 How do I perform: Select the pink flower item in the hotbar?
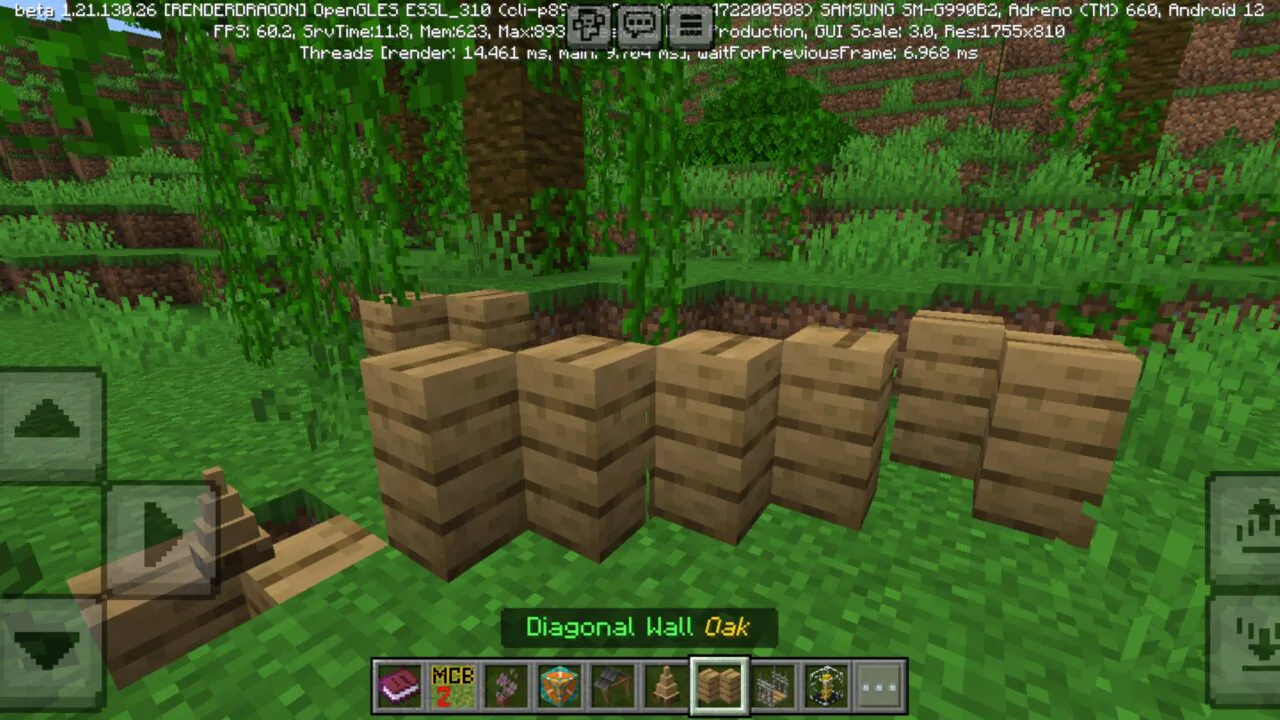coord(506,684)
